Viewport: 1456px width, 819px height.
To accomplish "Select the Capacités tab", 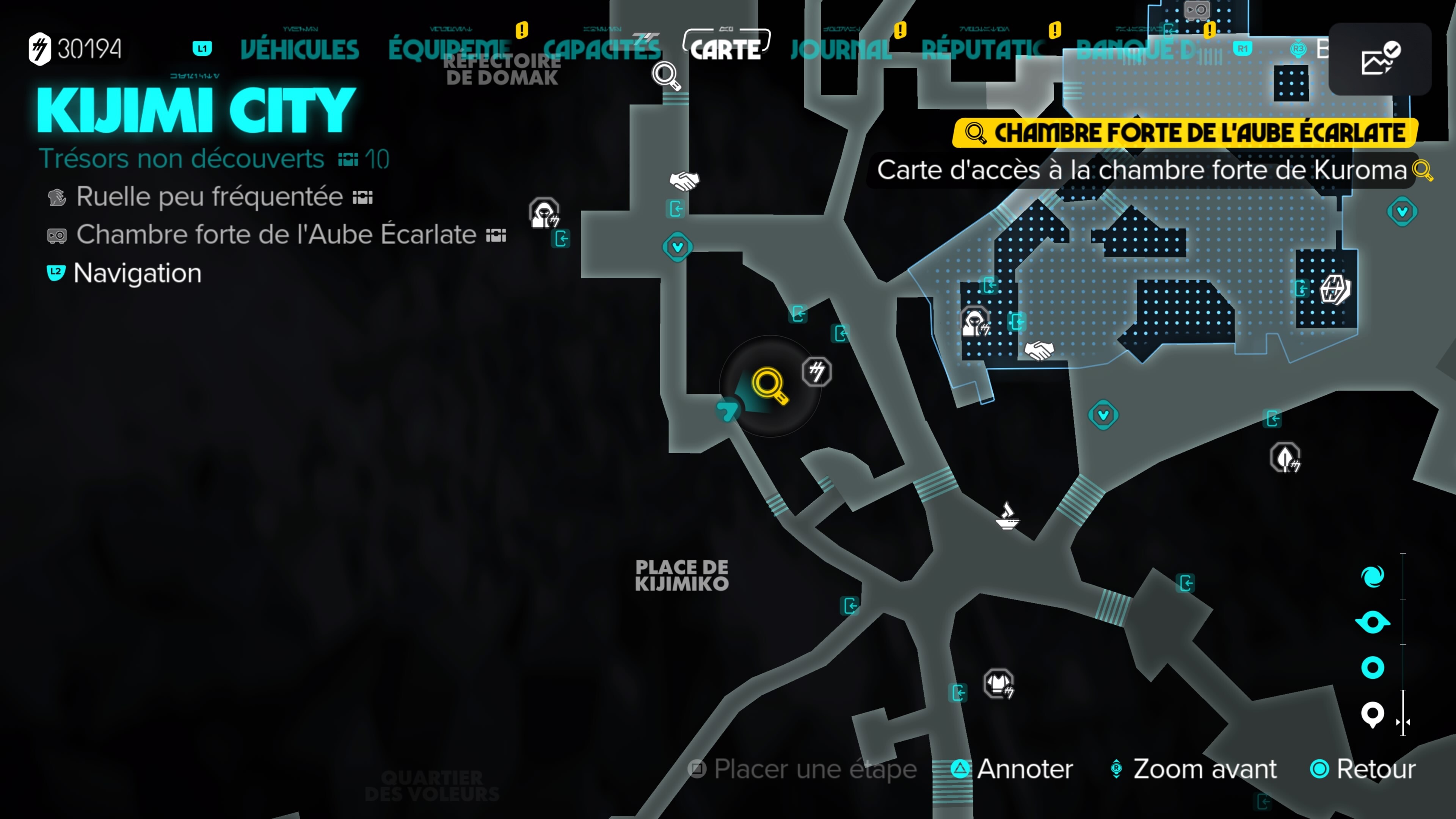I will (601, 50).
